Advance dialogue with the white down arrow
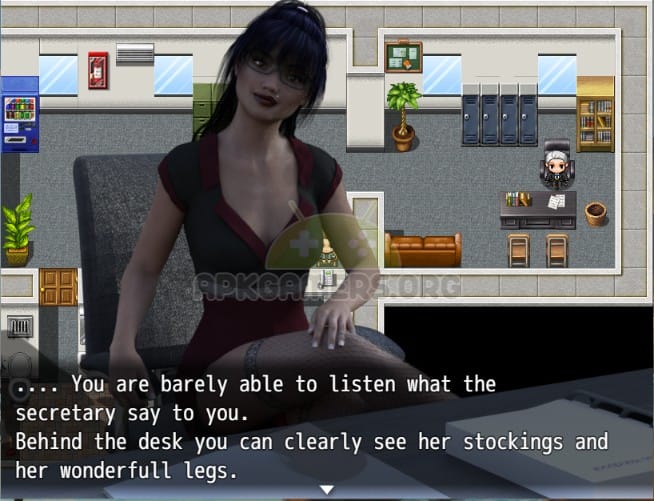Screen dimensions: 654x501 click(x=326, y=489)
